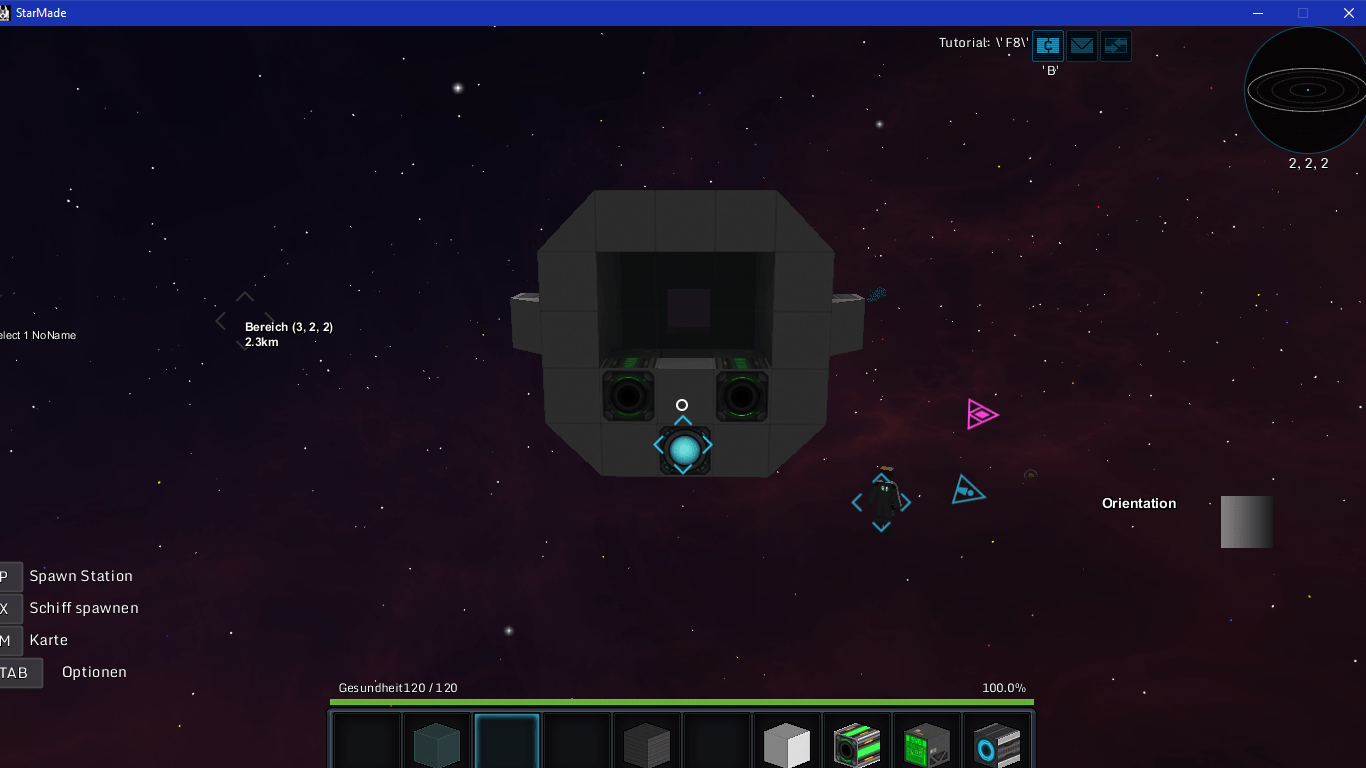Open the trade arrows icon

[x=1115, y=46]
